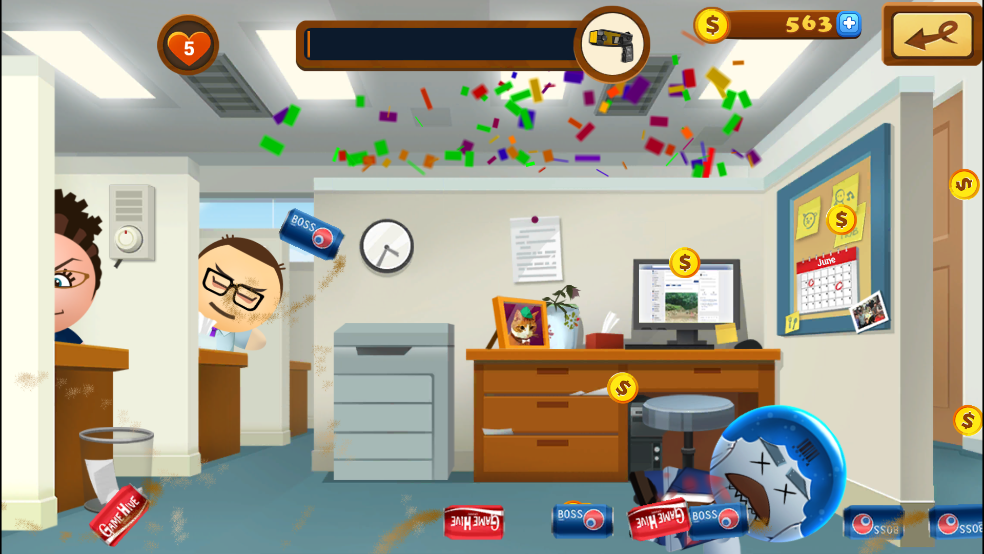Tap the blue plus to add coins
The image size is (984, 554).
(x=848, y=24)
